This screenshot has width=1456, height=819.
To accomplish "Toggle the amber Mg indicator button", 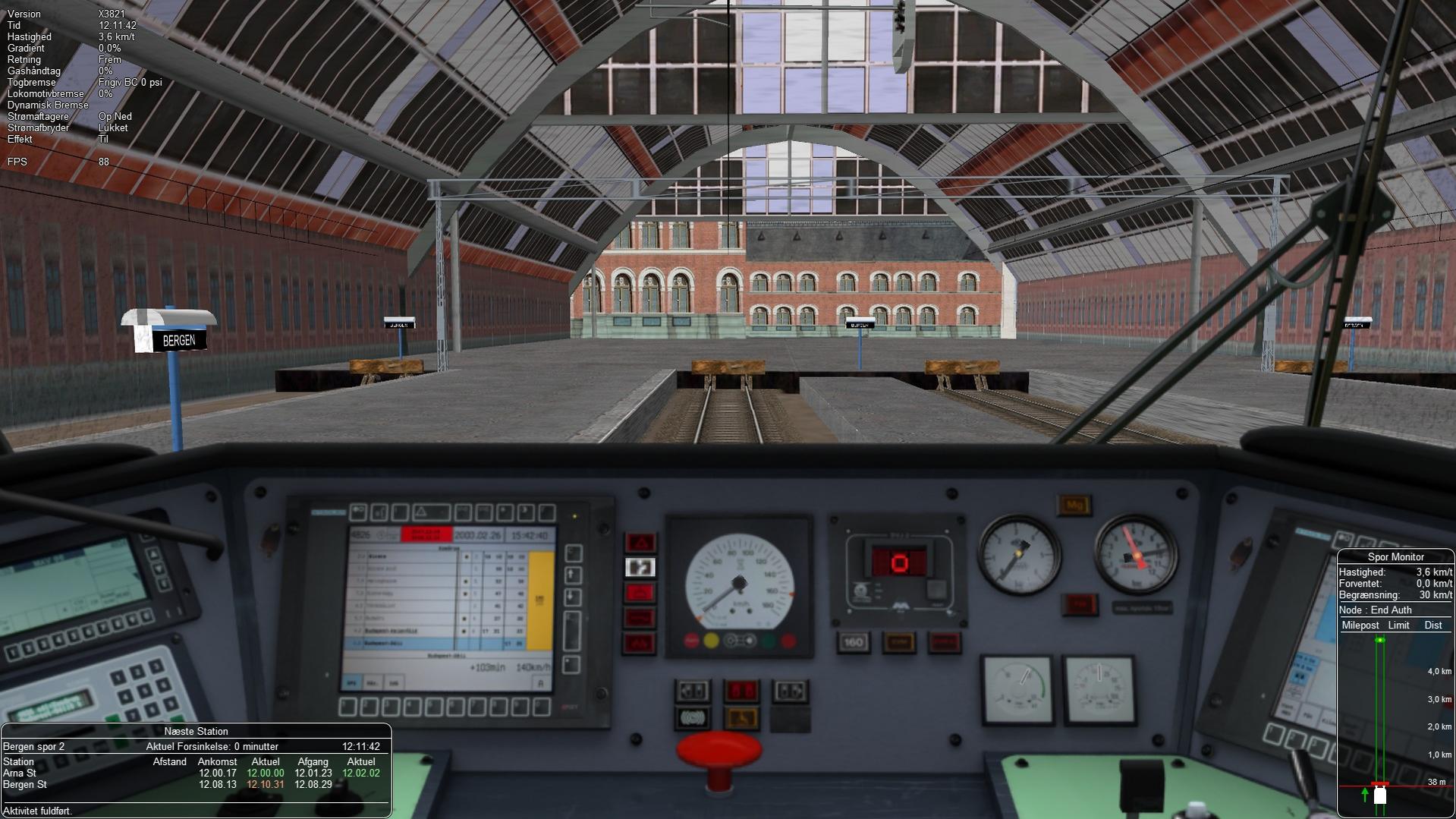I will [x=1074, y=505].
